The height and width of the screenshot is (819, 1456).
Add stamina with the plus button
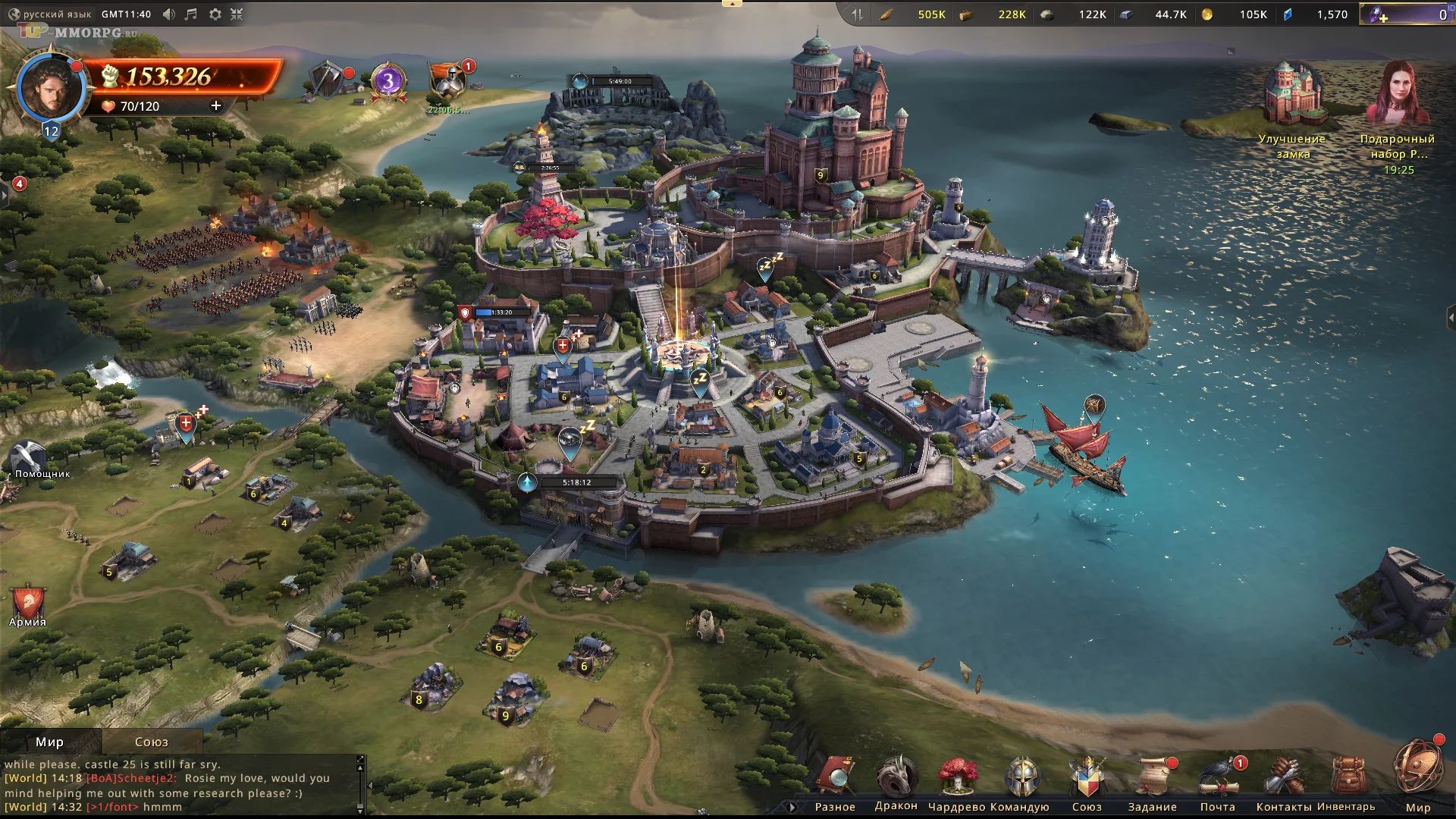point(216,106)
